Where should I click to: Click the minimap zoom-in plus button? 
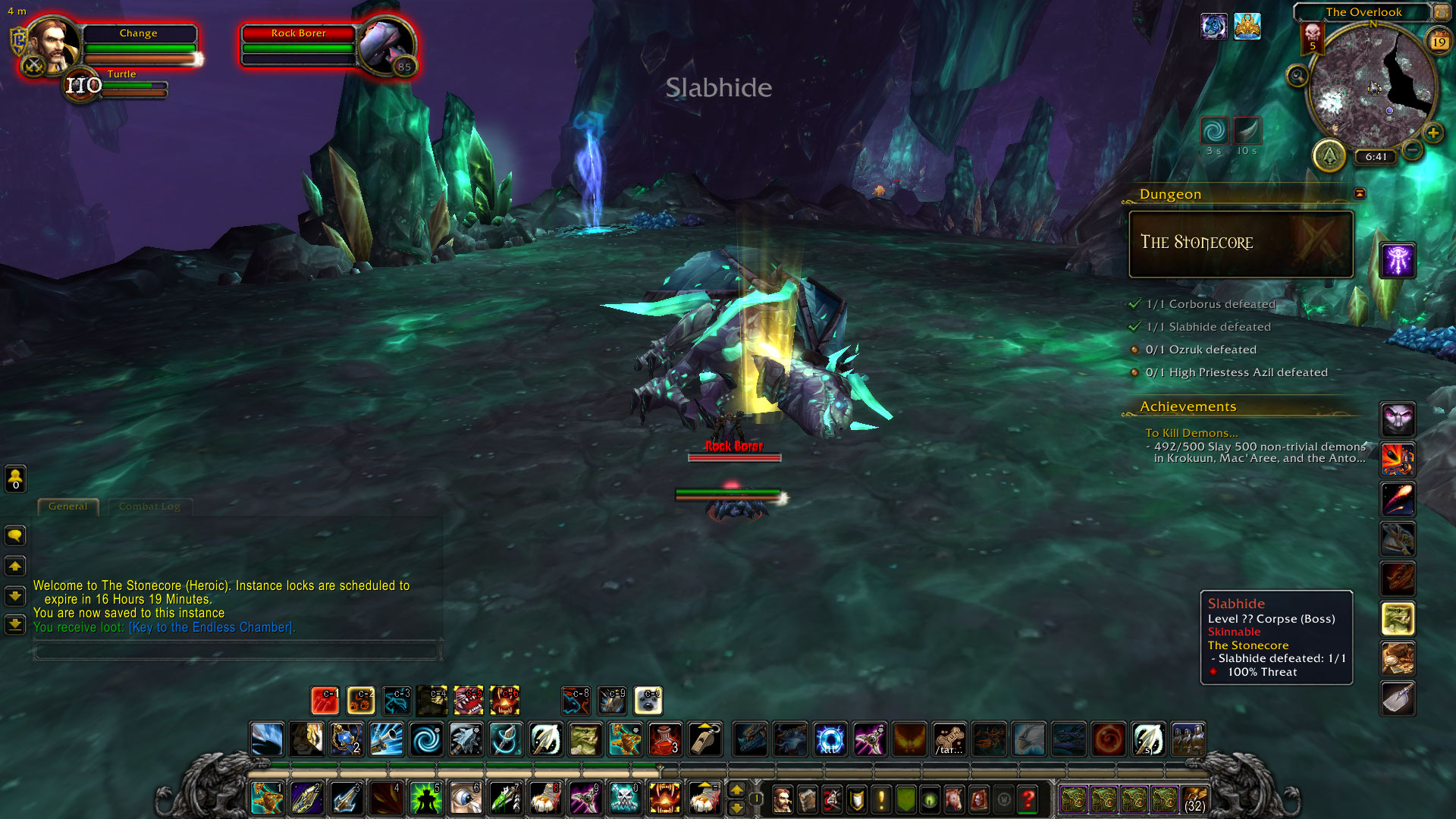[x=1432, y=133]
